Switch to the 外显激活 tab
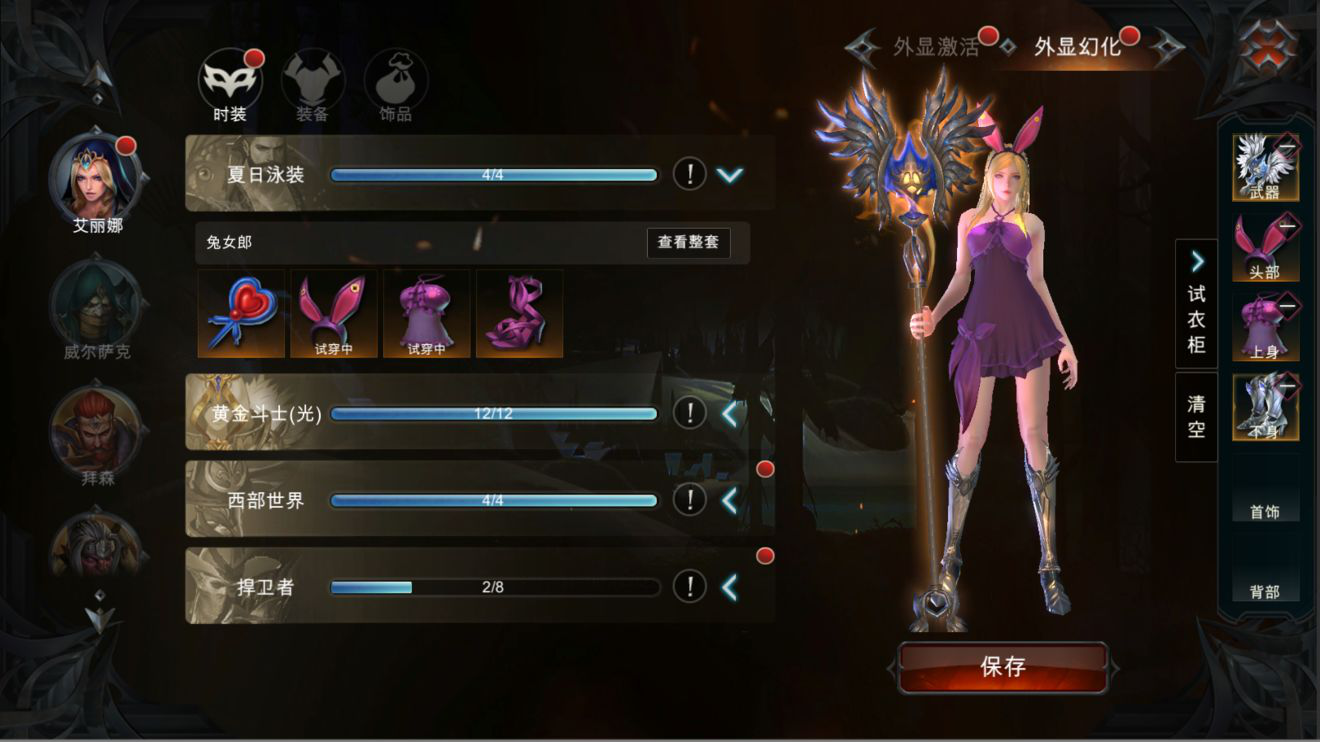The width and height of the screenshot is (1320, 742). pos(935,47)
